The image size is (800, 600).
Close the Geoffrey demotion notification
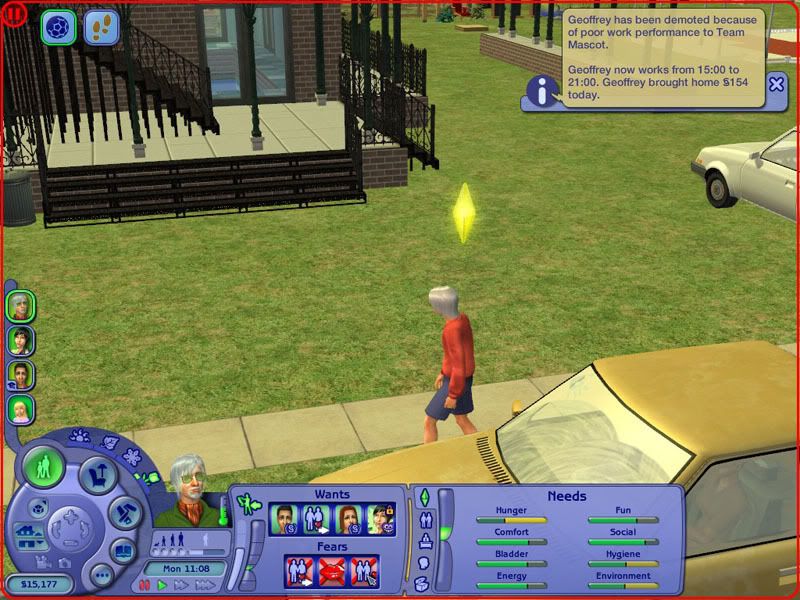click(x=776, y=85)
